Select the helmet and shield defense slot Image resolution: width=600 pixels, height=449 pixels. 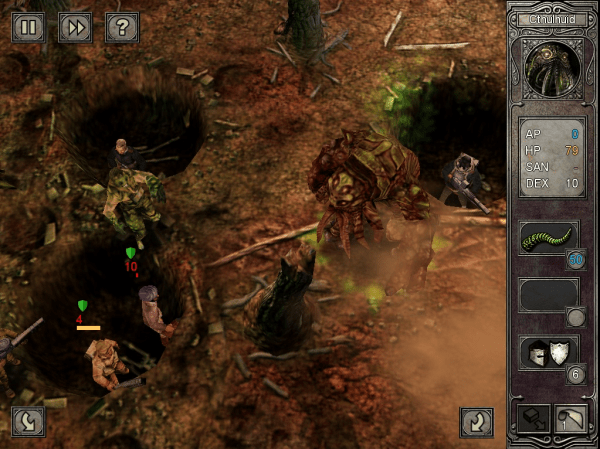coord(548,352)
